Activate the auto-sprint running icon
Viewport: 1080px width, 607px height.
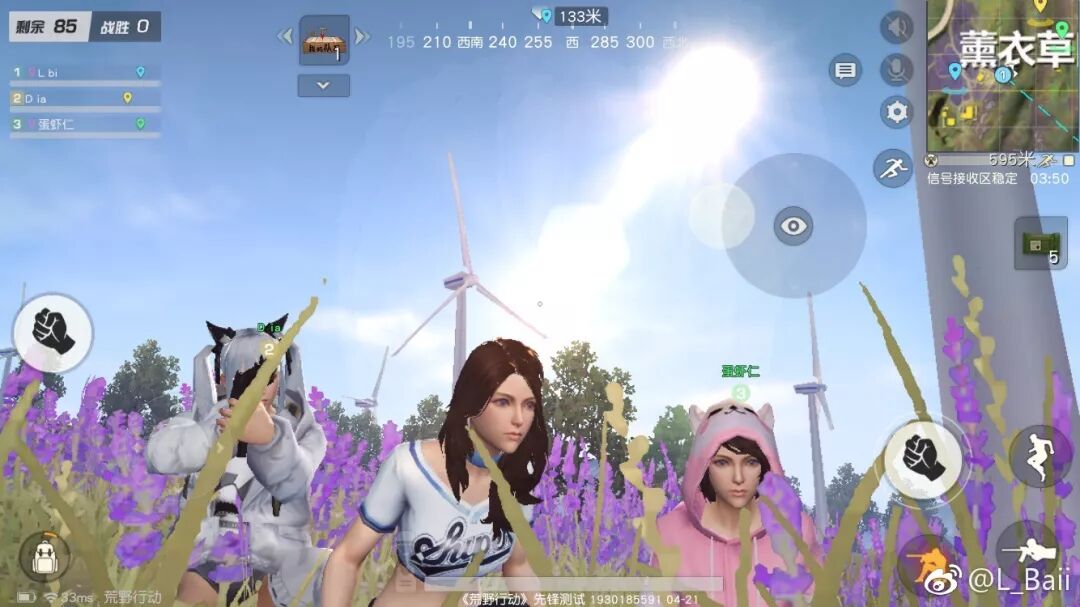[x=892, y=168]
